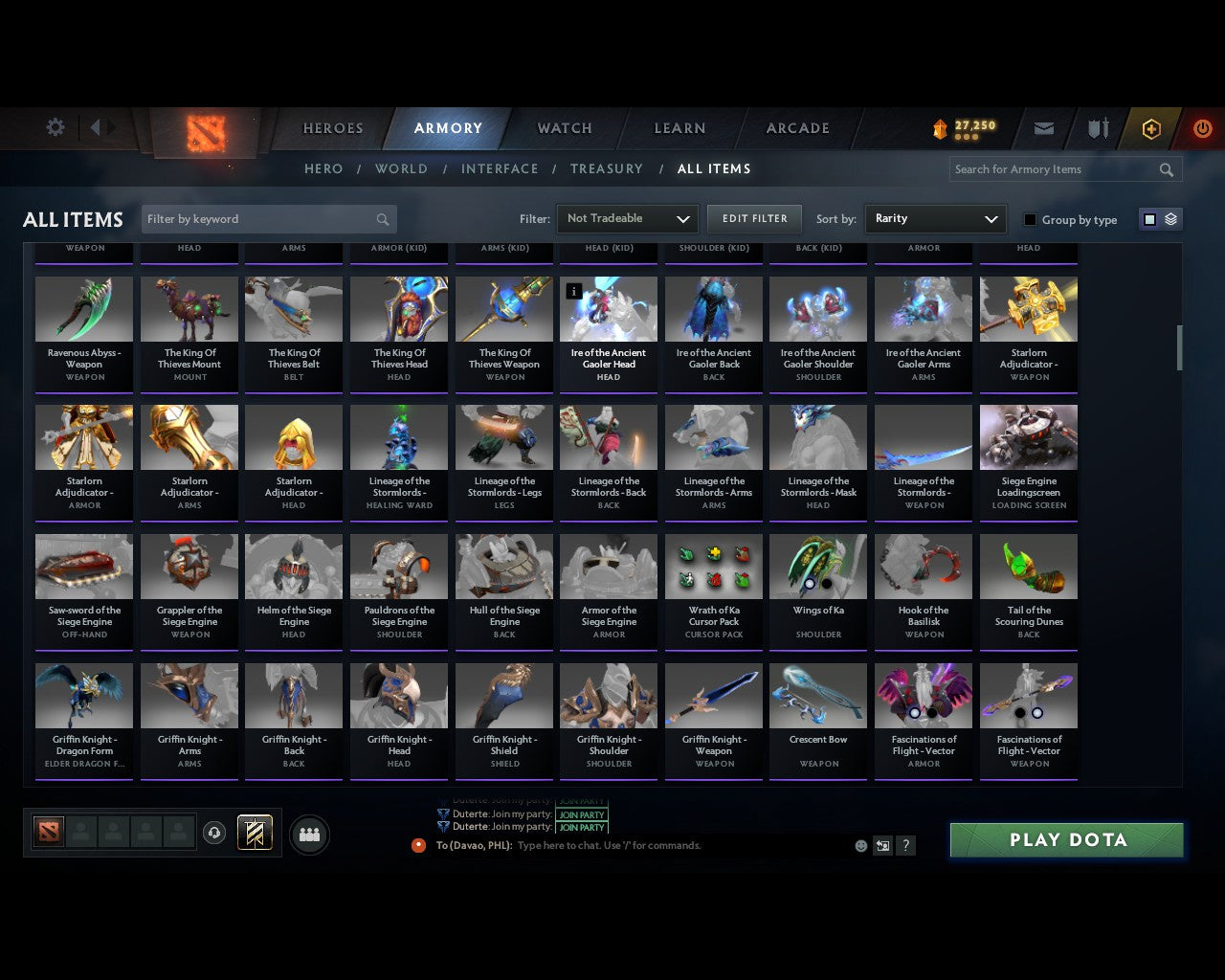The height and width of the screenshot is (980, 1225).
Task: Open the settings gear icon
Action: pos(55,126)
